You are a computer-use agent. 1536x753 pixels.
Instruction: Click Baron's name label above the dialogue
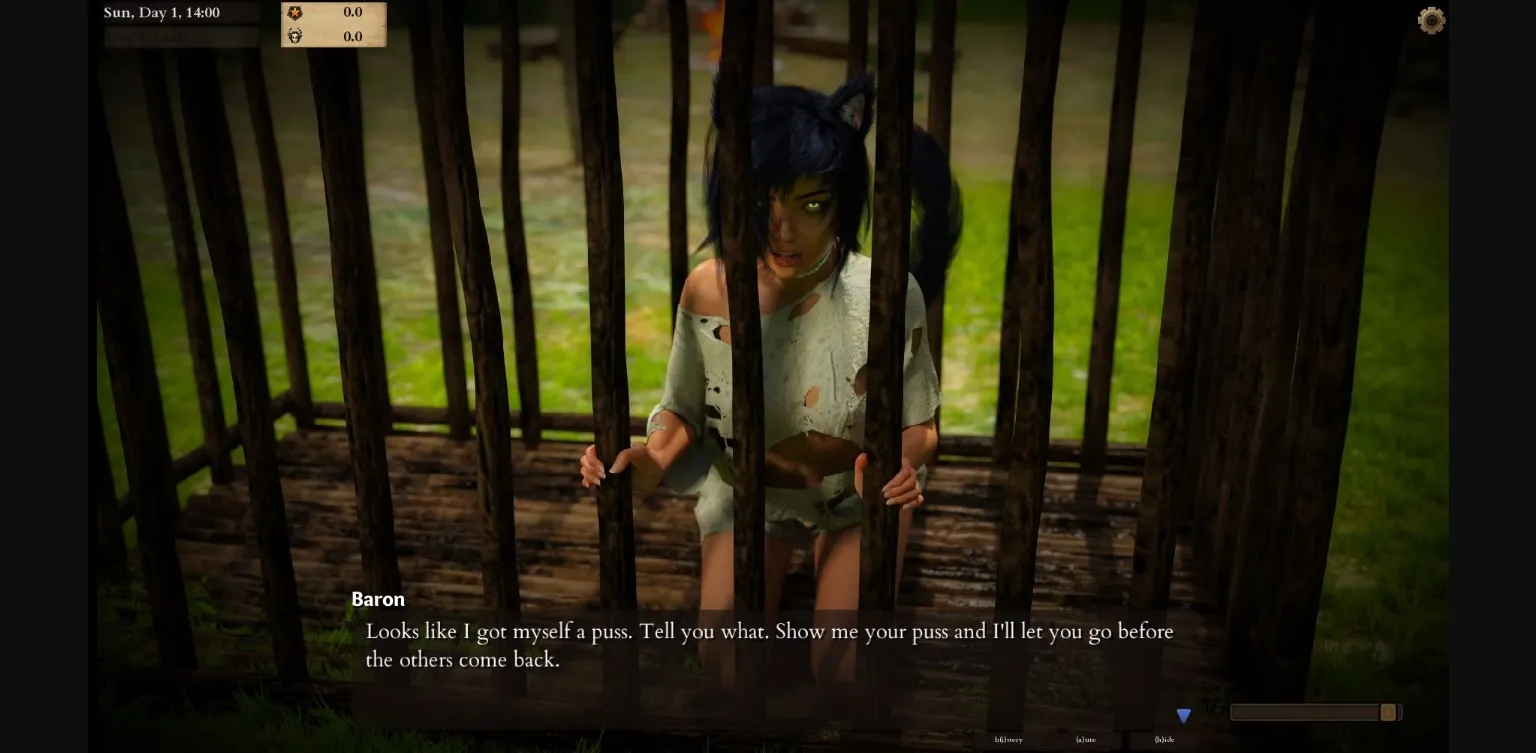point(377,599)
